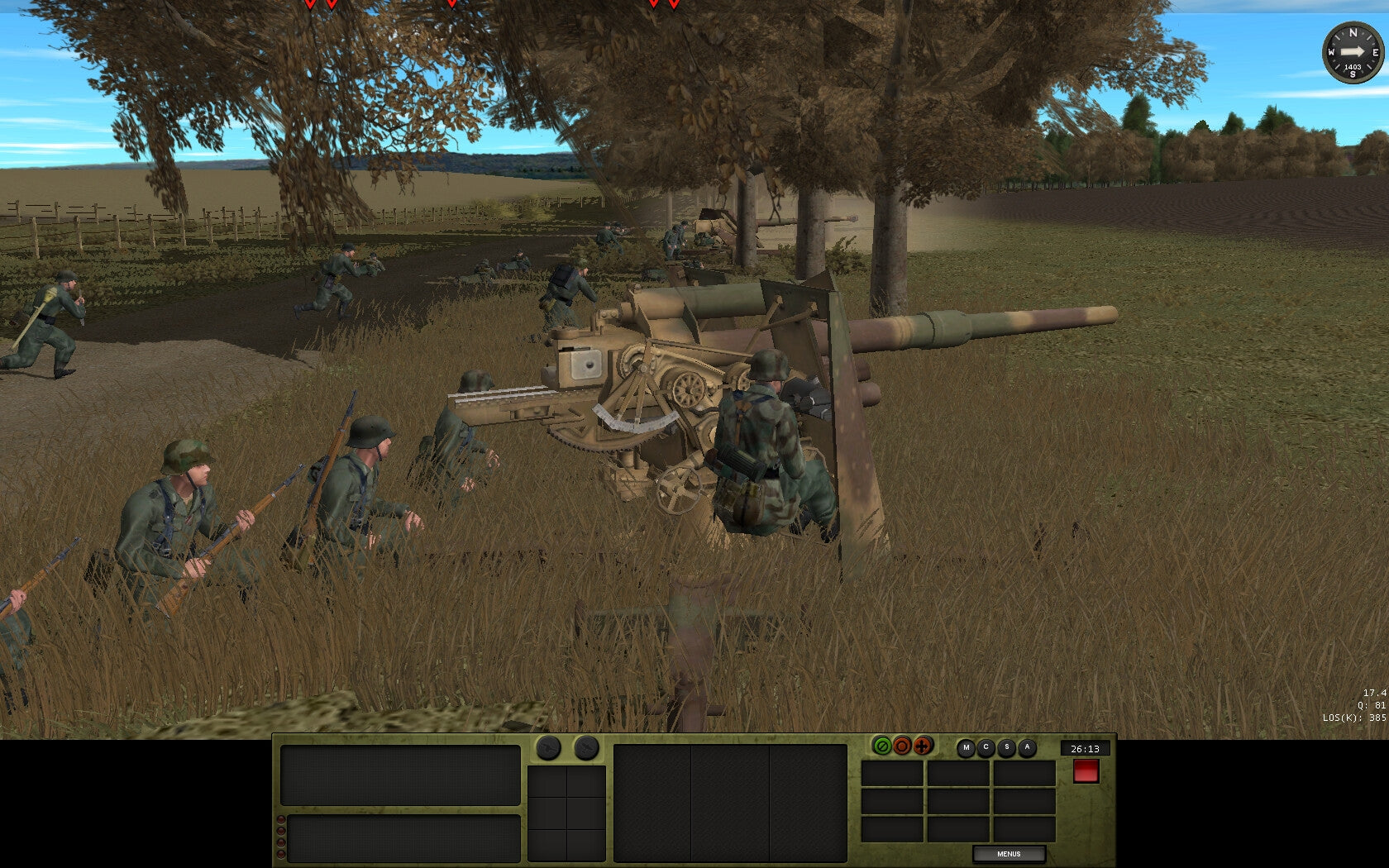Select the orange movement cross icon
The width and height of the screenshot is (1389, 868).
coord(923,746)
